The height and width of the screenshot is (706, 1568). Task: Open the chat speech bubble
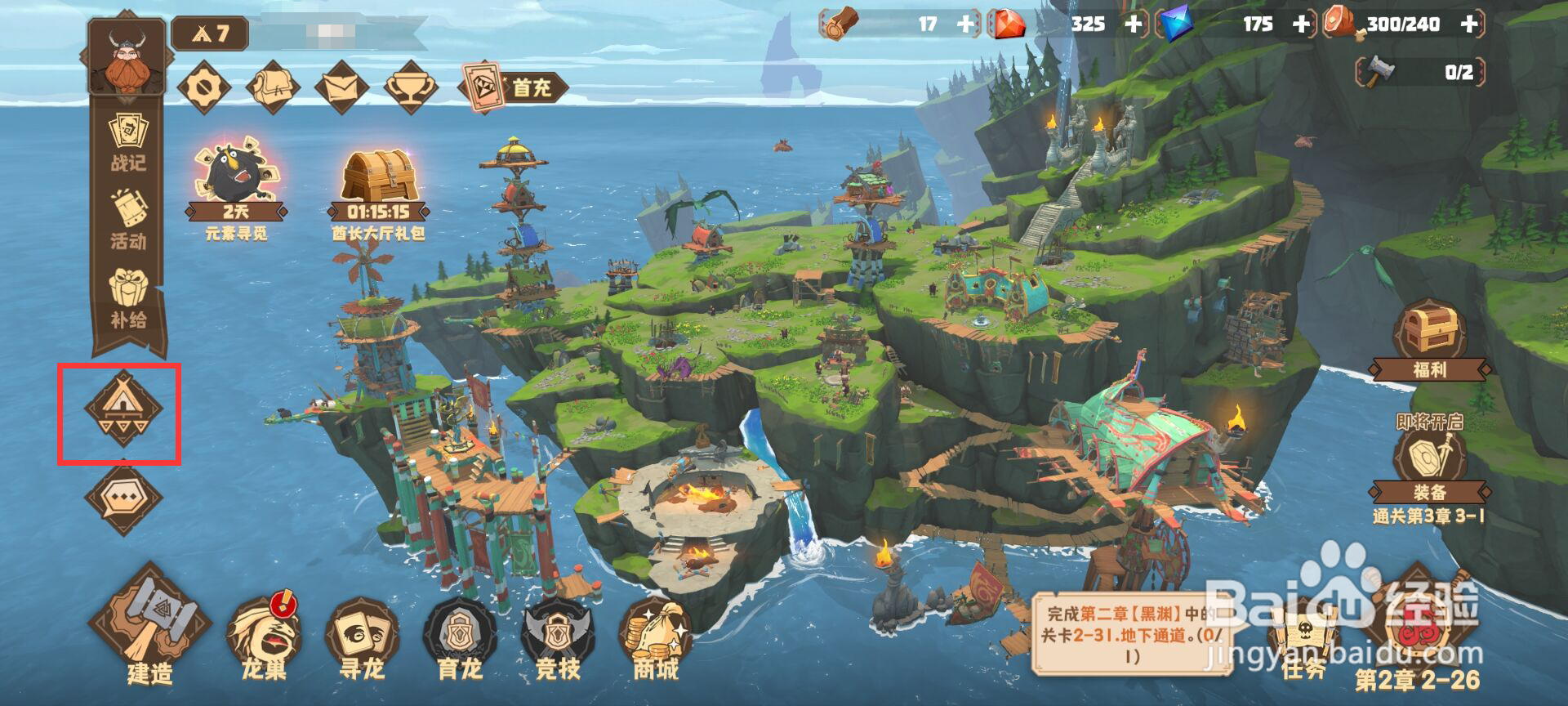tap(123, 496)
